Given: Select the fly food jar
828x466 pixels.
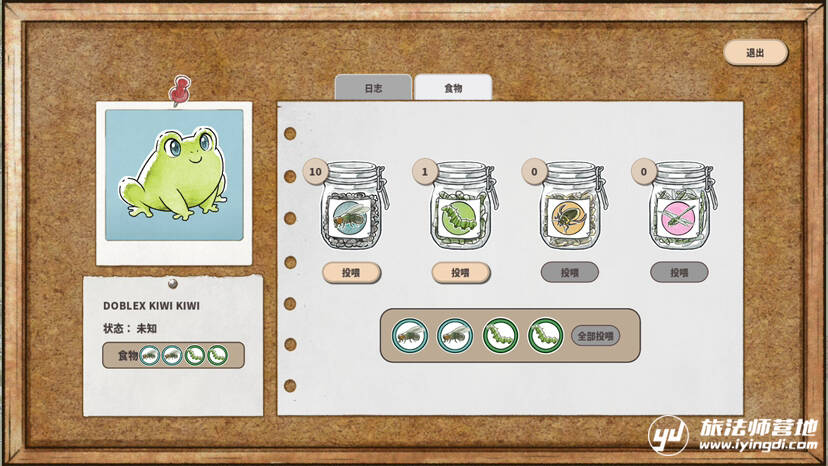Looking at the screenshot, I should click(x=351, y=212).
